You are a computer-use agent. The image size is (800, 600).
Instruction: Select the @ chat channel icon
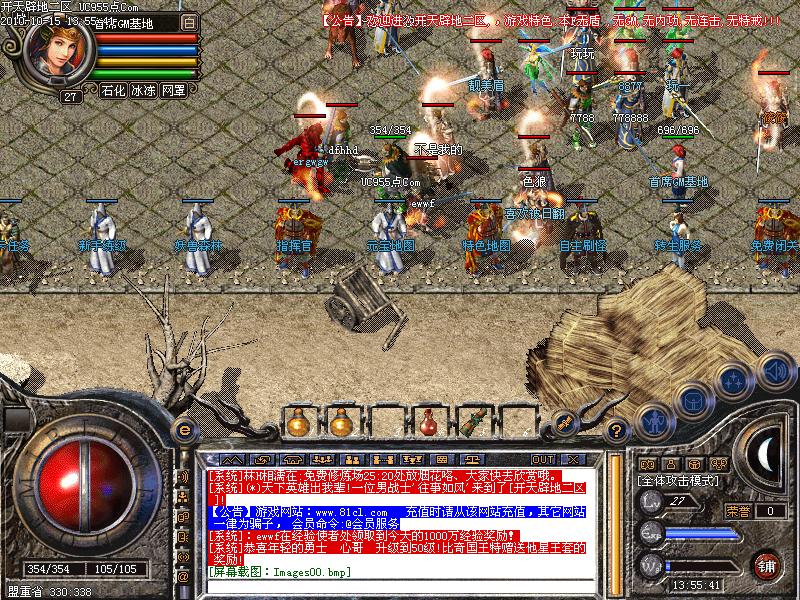click(183, 577)
